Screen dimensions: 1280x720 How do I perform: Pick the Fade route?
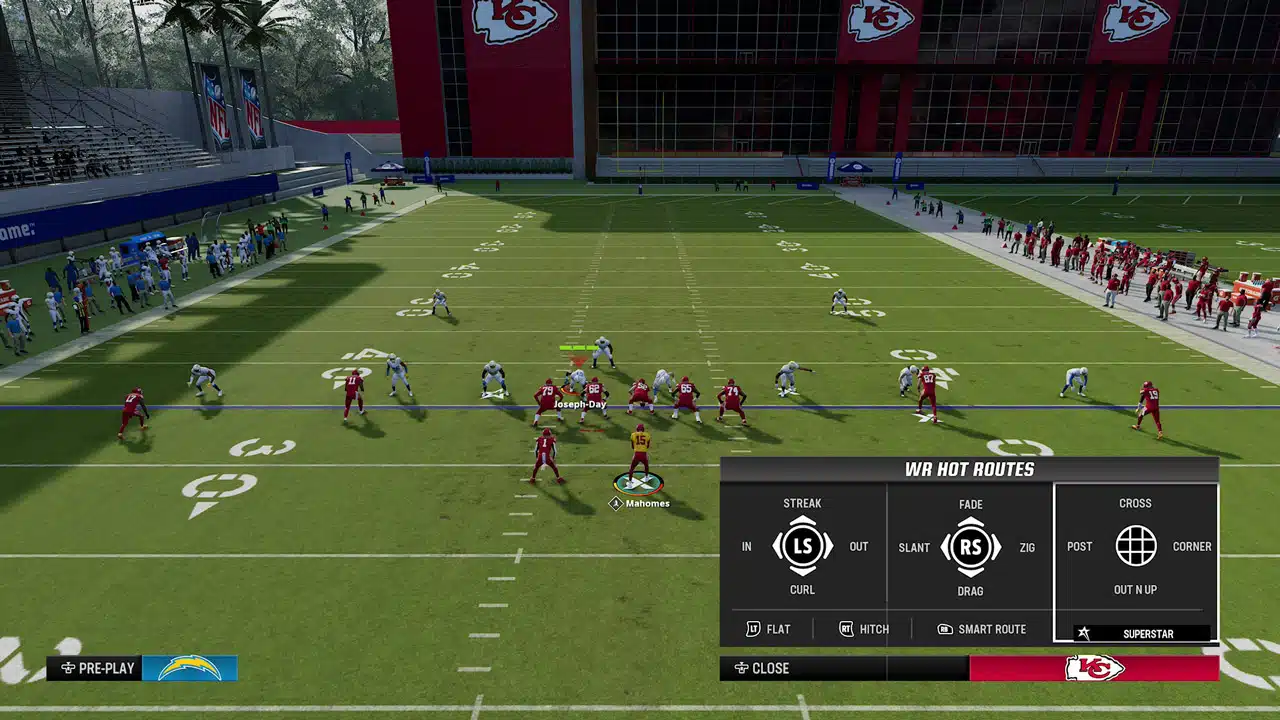coord(970,505)
